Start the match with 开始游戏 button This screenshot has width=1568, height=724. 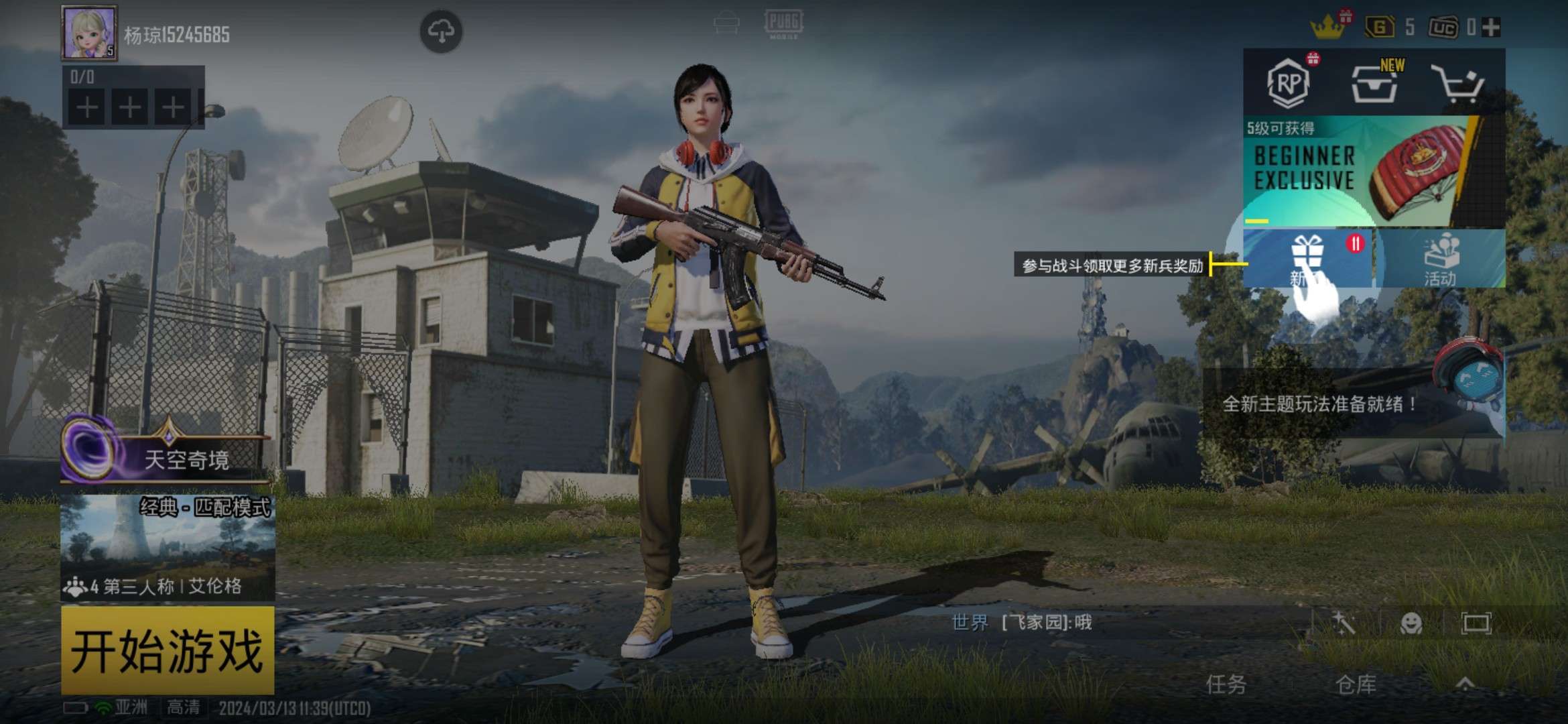point(168,650)
